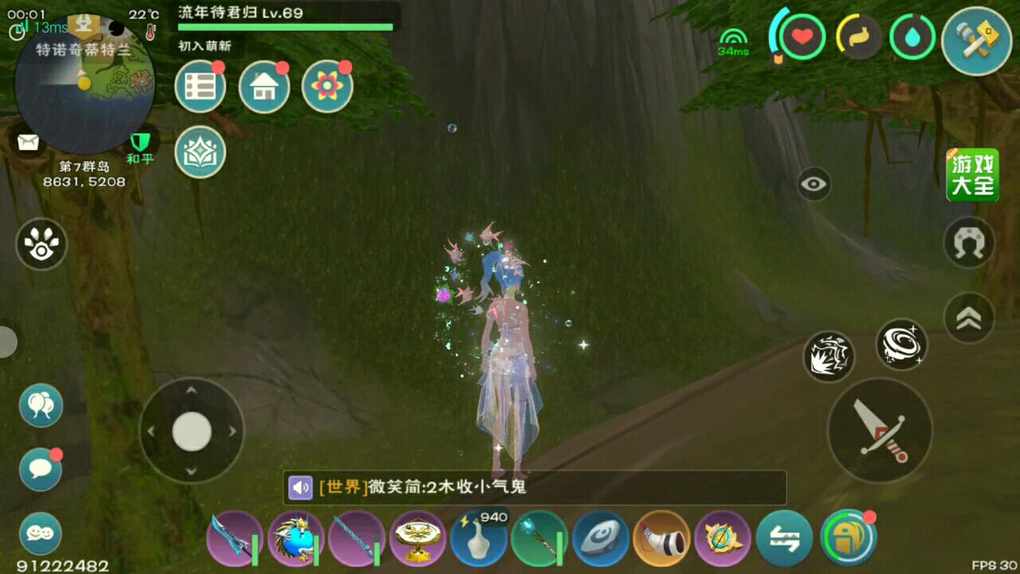Toggle the green shield peace mode
The height and width of the screenshot is (574, 1020).
pyautogui.click(x=140, y=141)
